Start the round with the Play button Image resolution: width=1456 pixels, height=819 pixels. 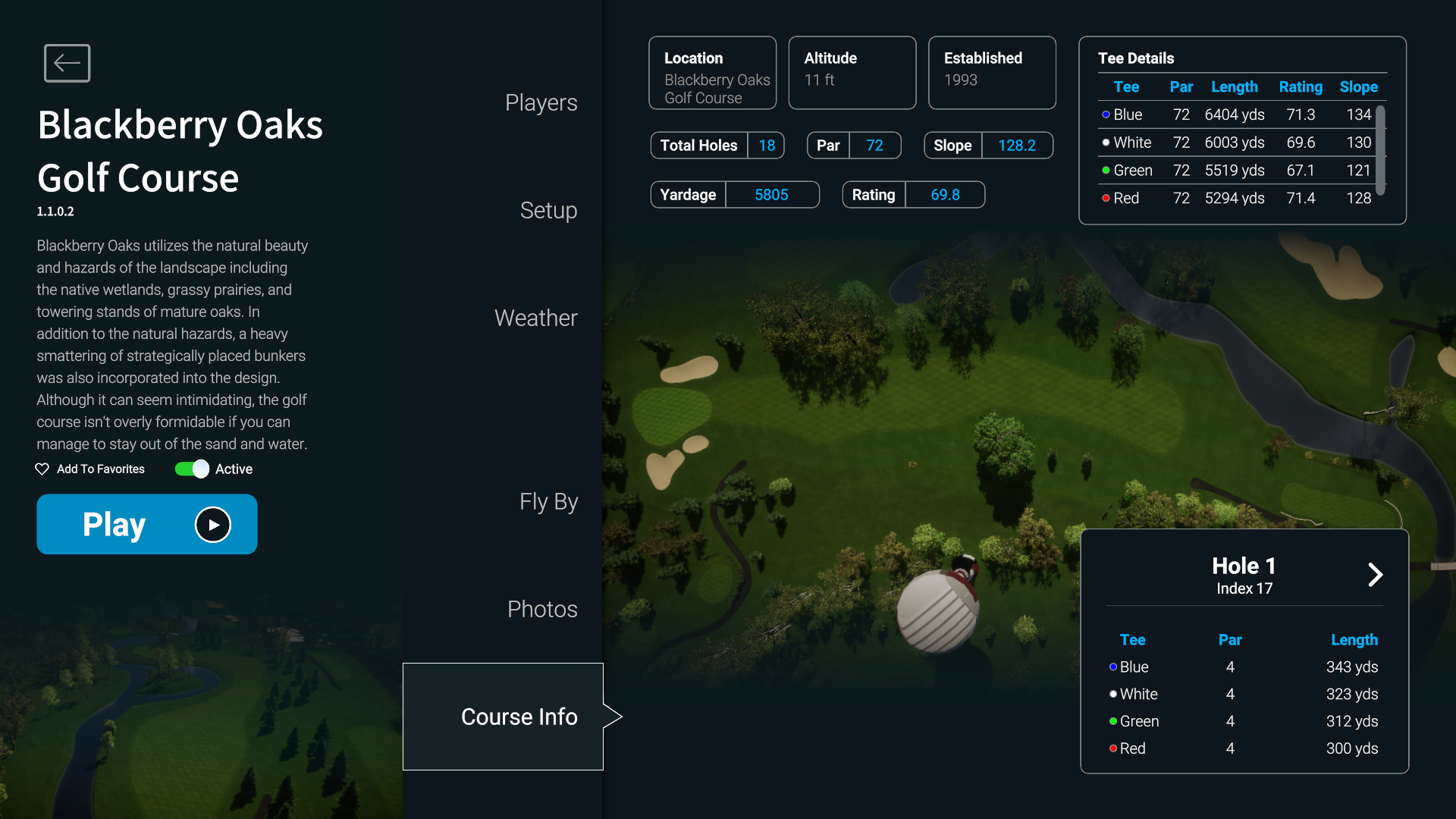click(147, 524)
